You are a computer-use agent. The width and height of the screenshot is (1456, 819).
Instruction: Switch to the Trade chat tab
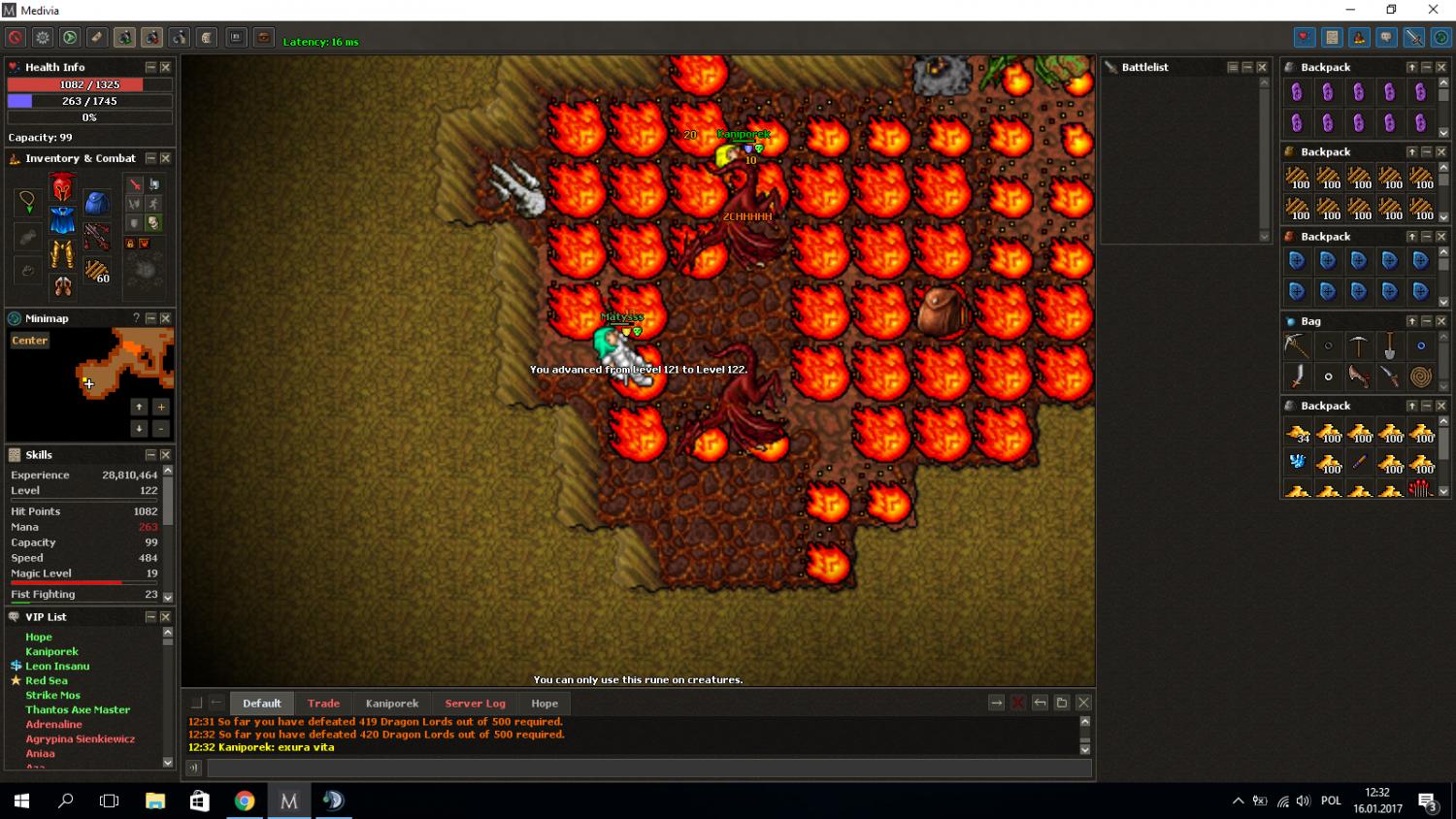pyautogui.click(x=323, y=704)
